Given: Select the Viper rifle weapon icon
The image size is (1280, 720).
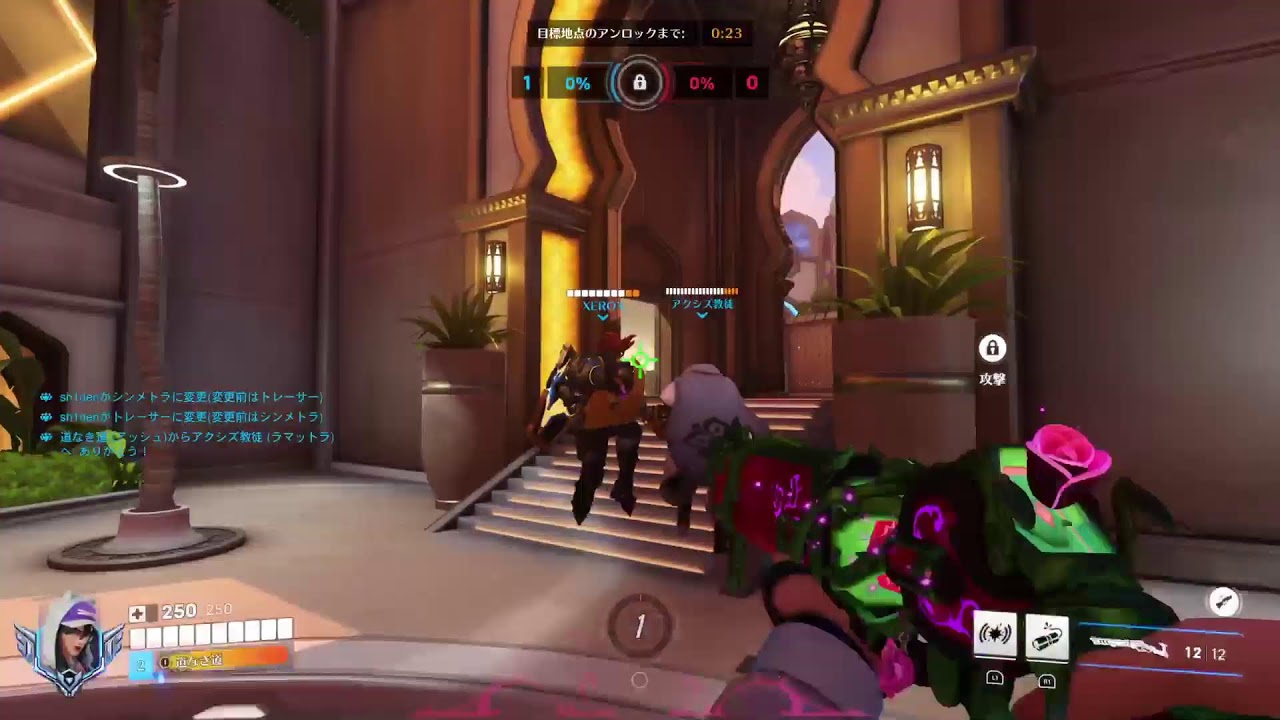Looking at the screenshot, I should 1129,649.
